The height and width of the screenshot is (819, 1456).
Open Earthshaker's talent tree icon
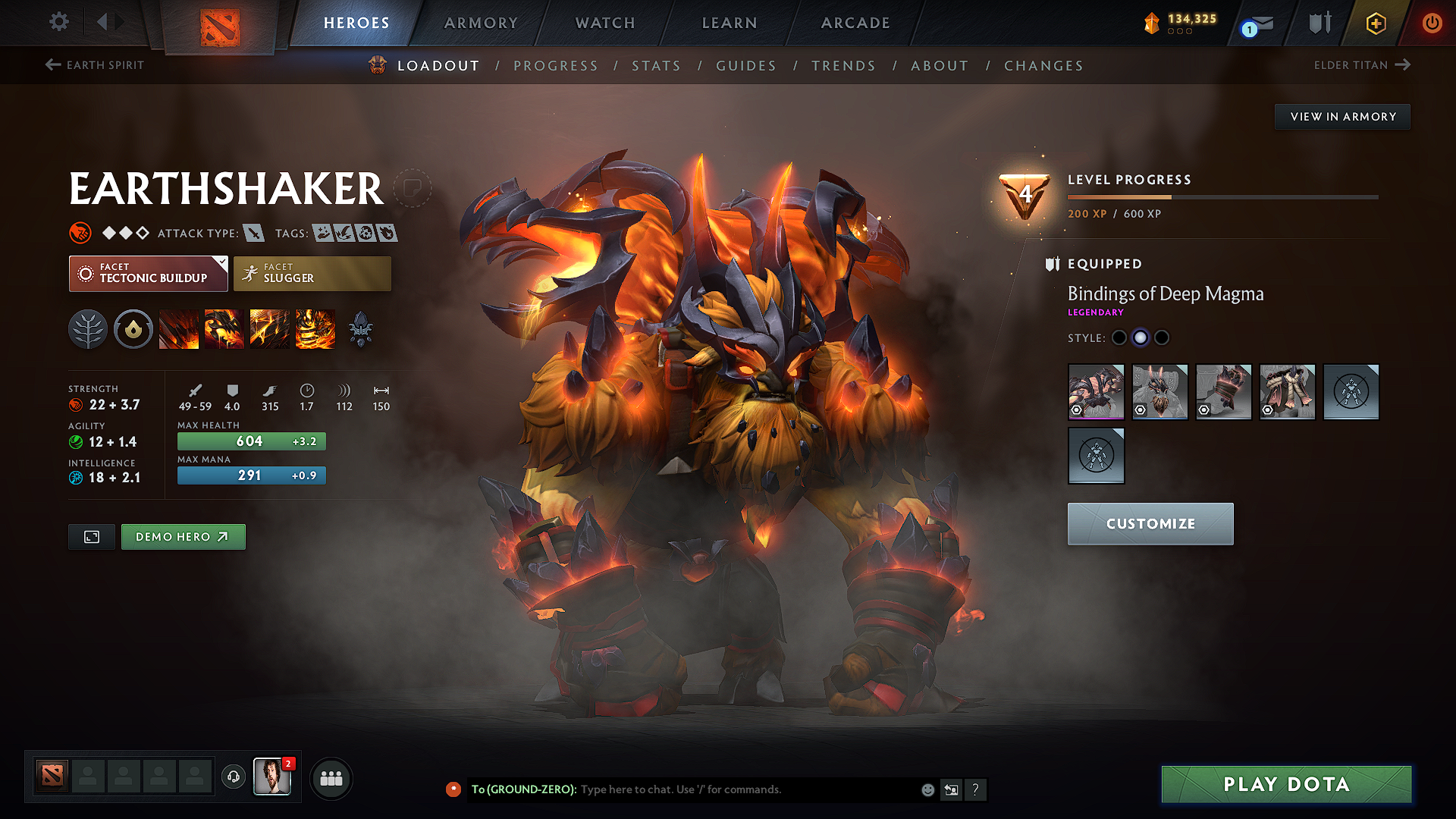click(x=88, y=328)
